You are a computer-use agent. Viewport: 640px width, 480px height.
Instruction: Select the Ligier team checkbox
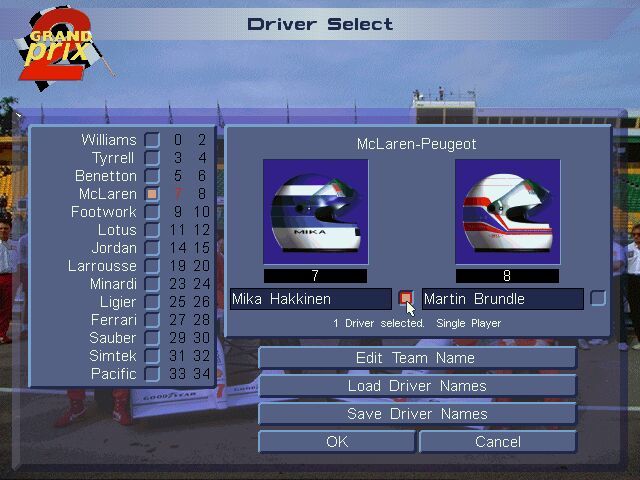pyautogui.click(x=152, y=302)
